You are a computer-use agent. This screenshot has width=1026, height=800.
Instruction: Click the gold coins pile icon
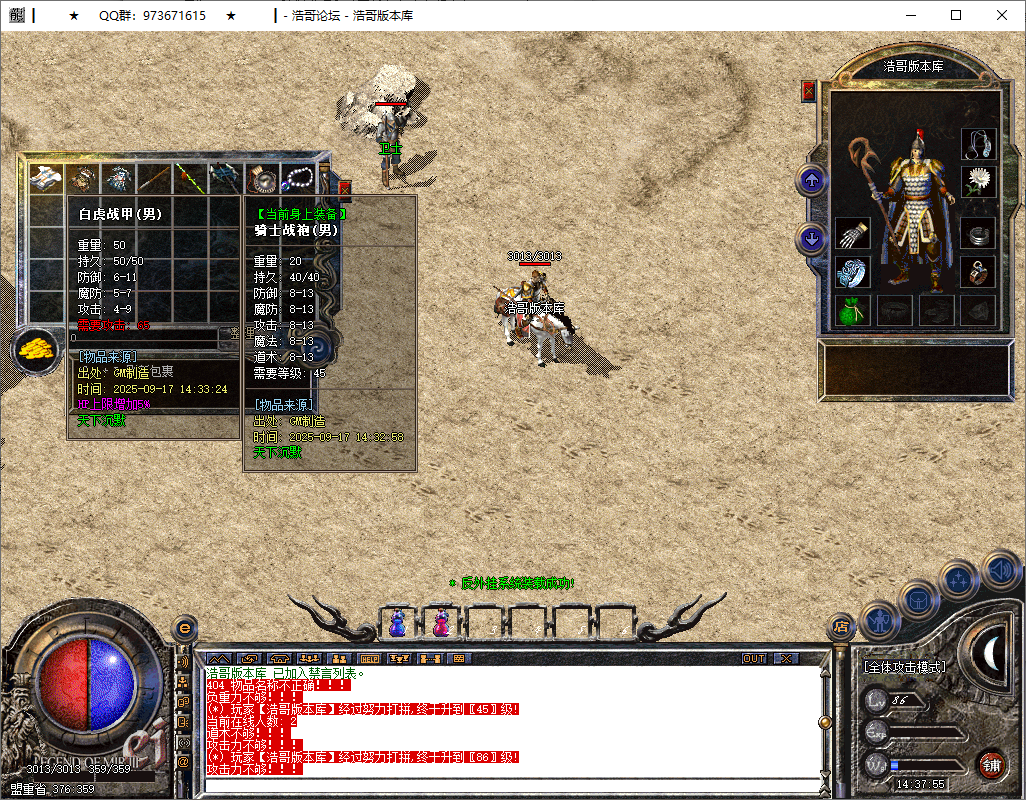34,349
